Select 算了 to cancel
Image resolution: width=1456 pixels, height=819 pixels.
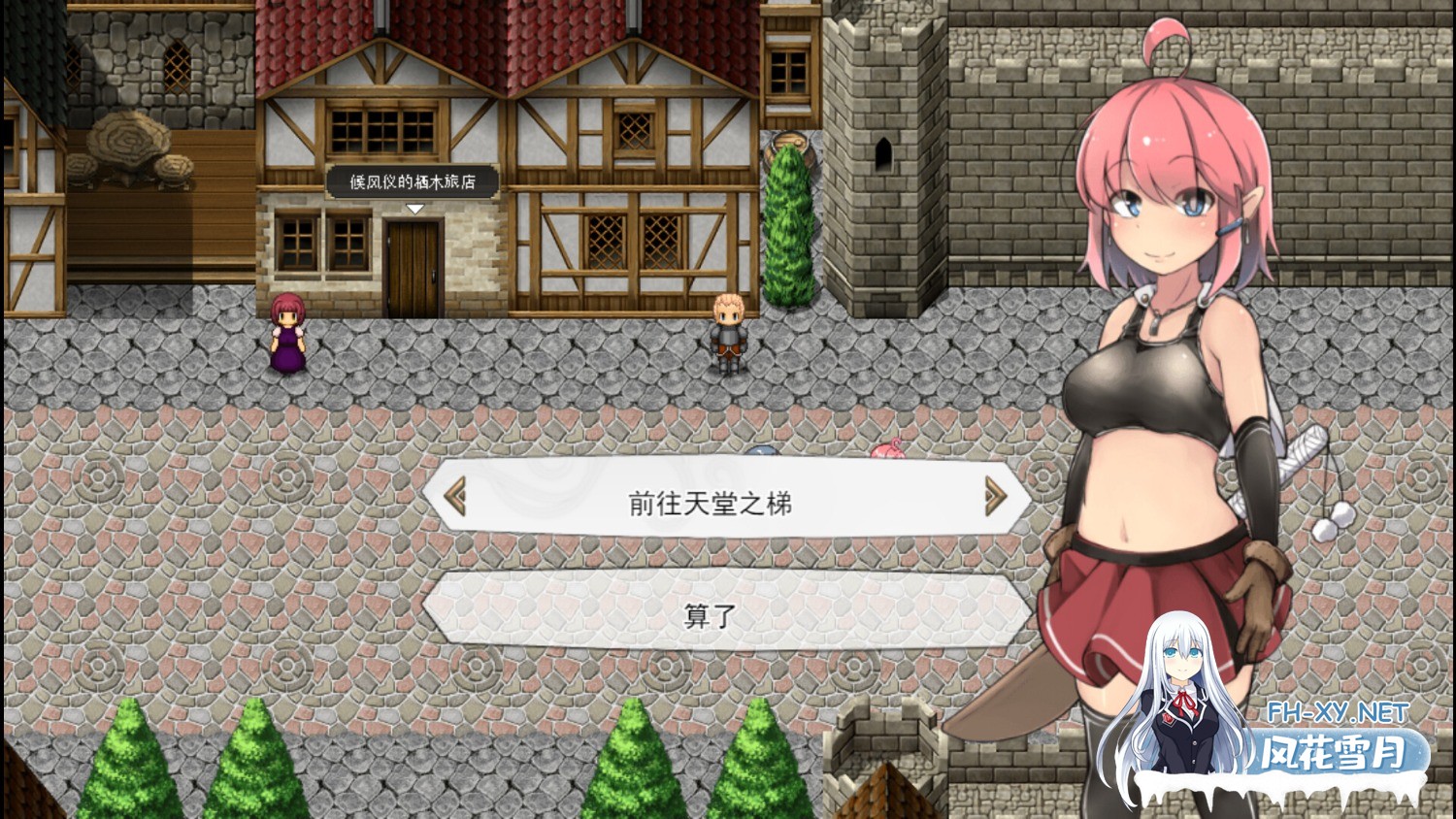[x=711, y=615]
